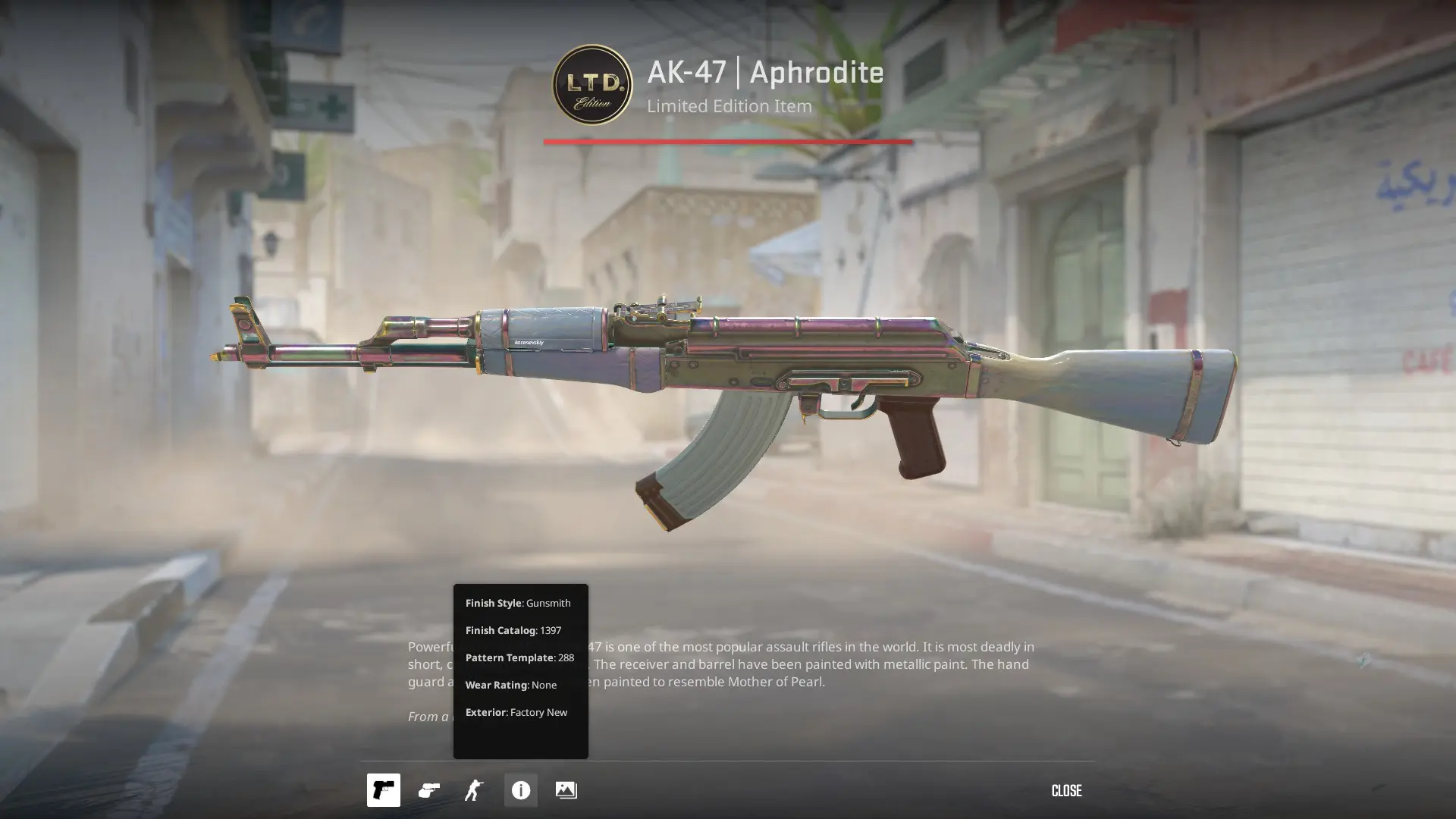The image size is (1456, 819).
Task: Preview the skin on the agent model icon
Action: (x=474, y=790)
